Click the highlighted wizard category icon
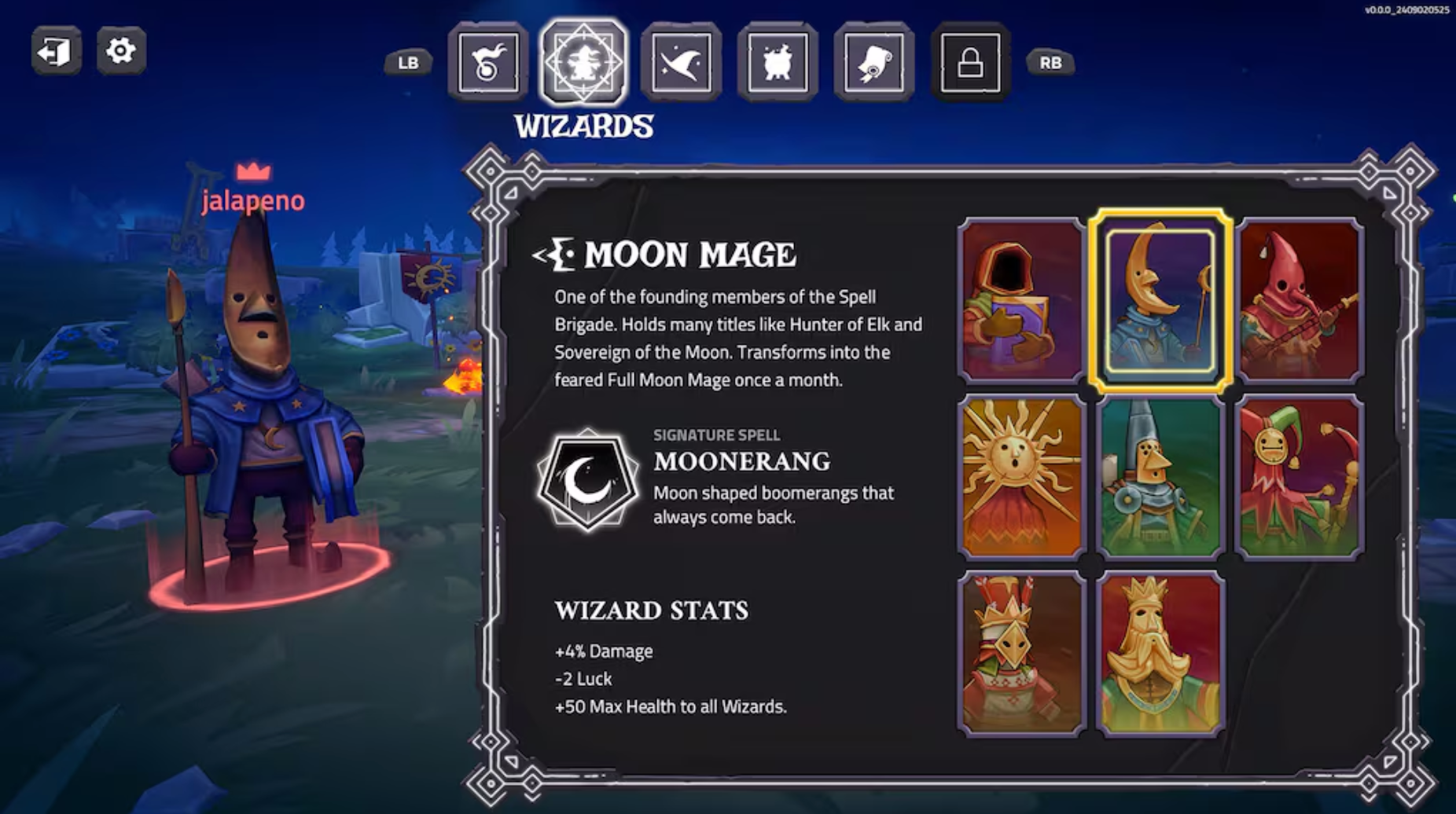 point(583,64)
